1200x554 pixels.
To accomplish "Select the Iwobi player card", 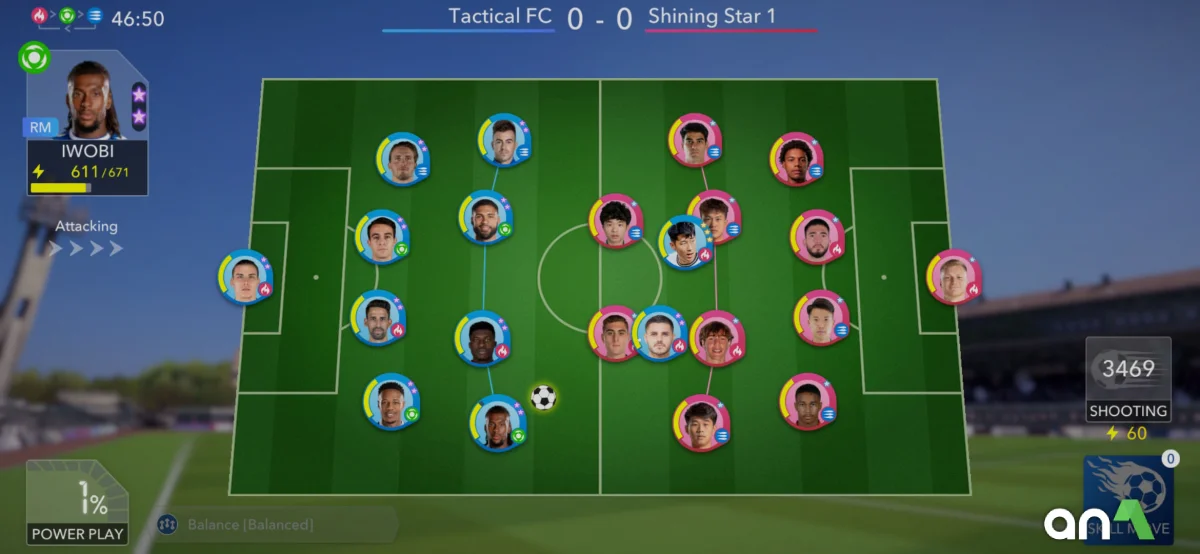I will [x=87, y=122].
